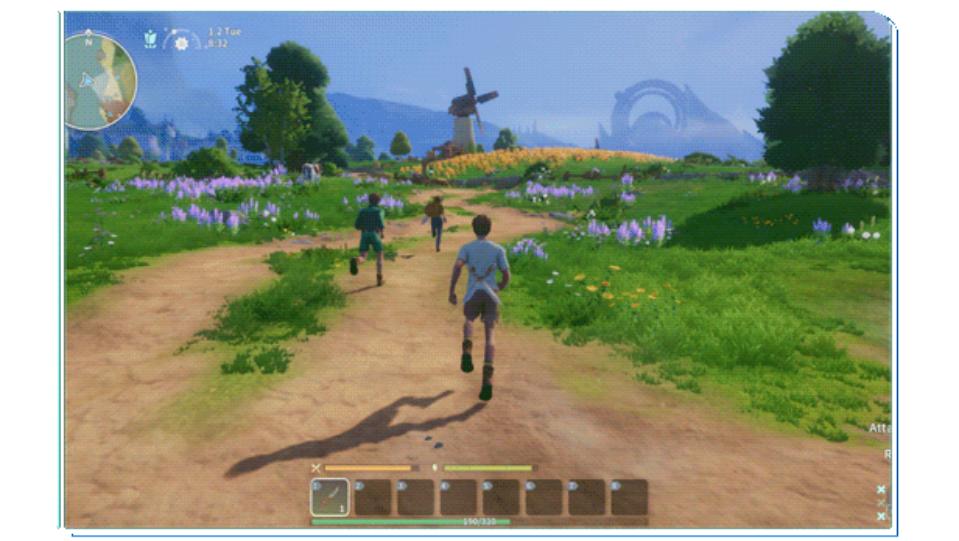959x541 pixels.
Task: Click the sun time-of-day dial
Action: [x=181, y=42]
